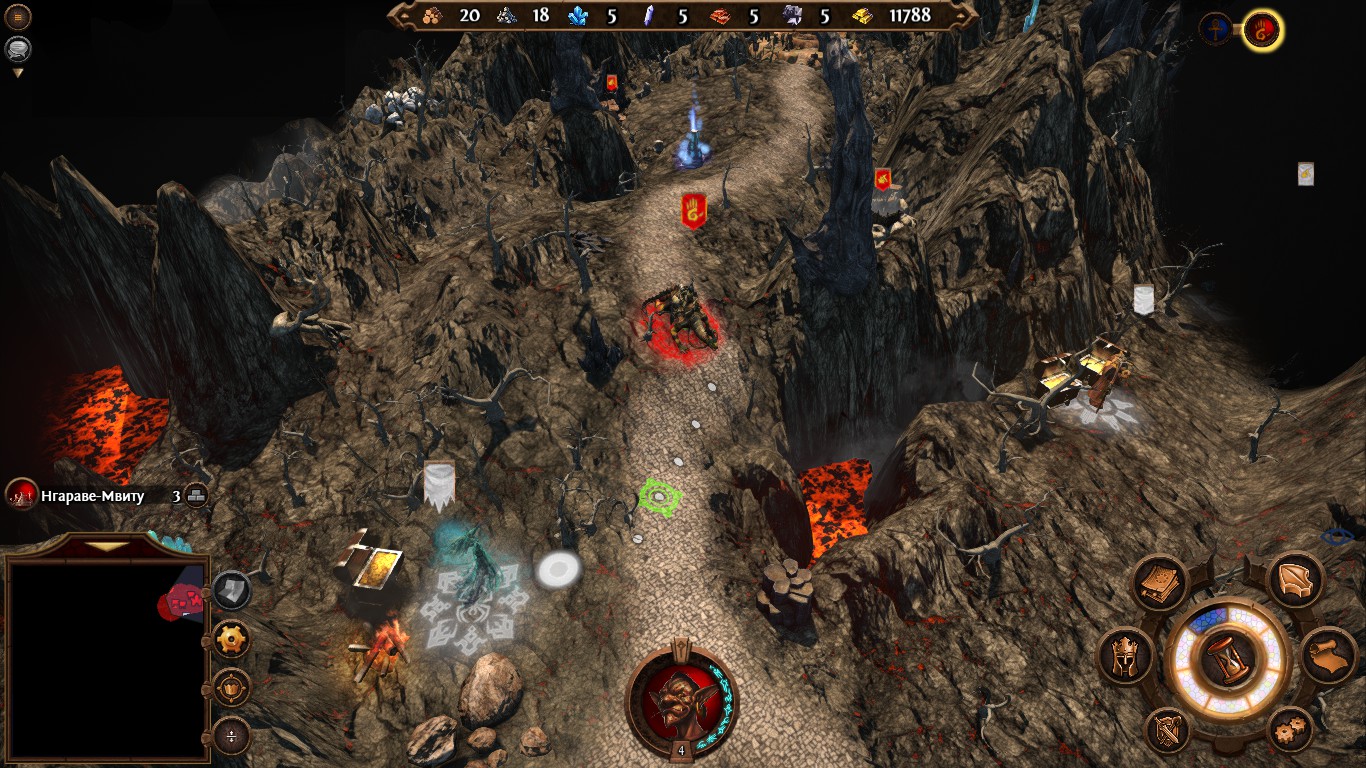Click the crown icon button beside the minimap
The height and width of the screenshot is (768, 1366).
232,688
